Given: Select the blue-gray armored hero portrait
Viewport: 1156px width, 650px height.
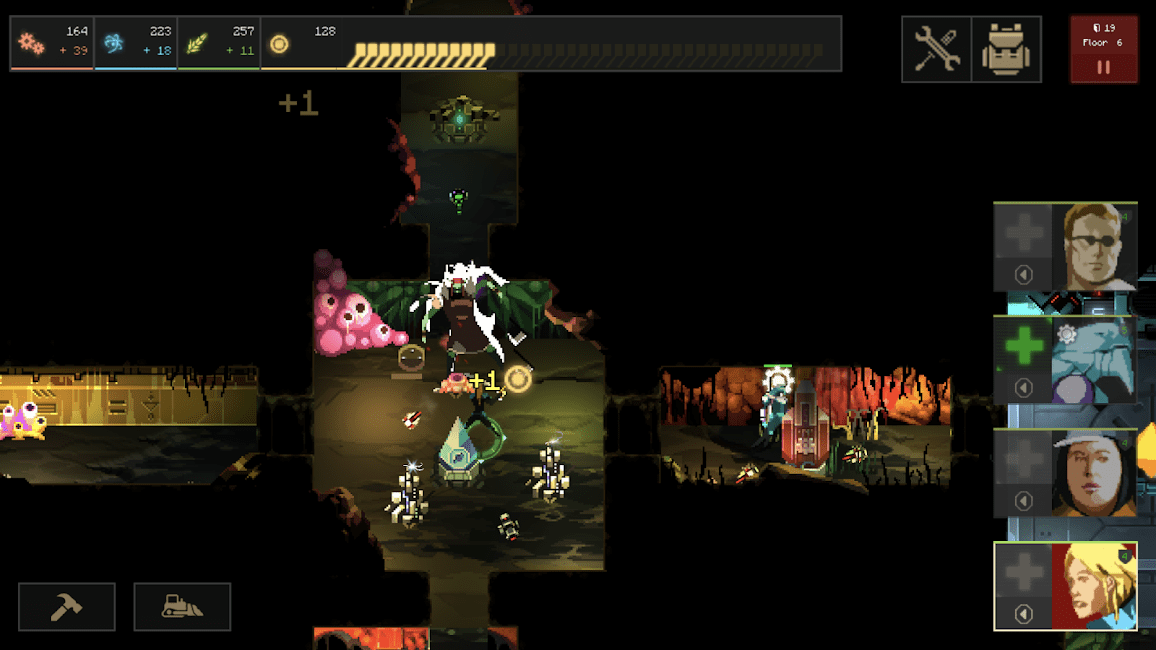Looking at the screenshot, I should pos(1094,360).
